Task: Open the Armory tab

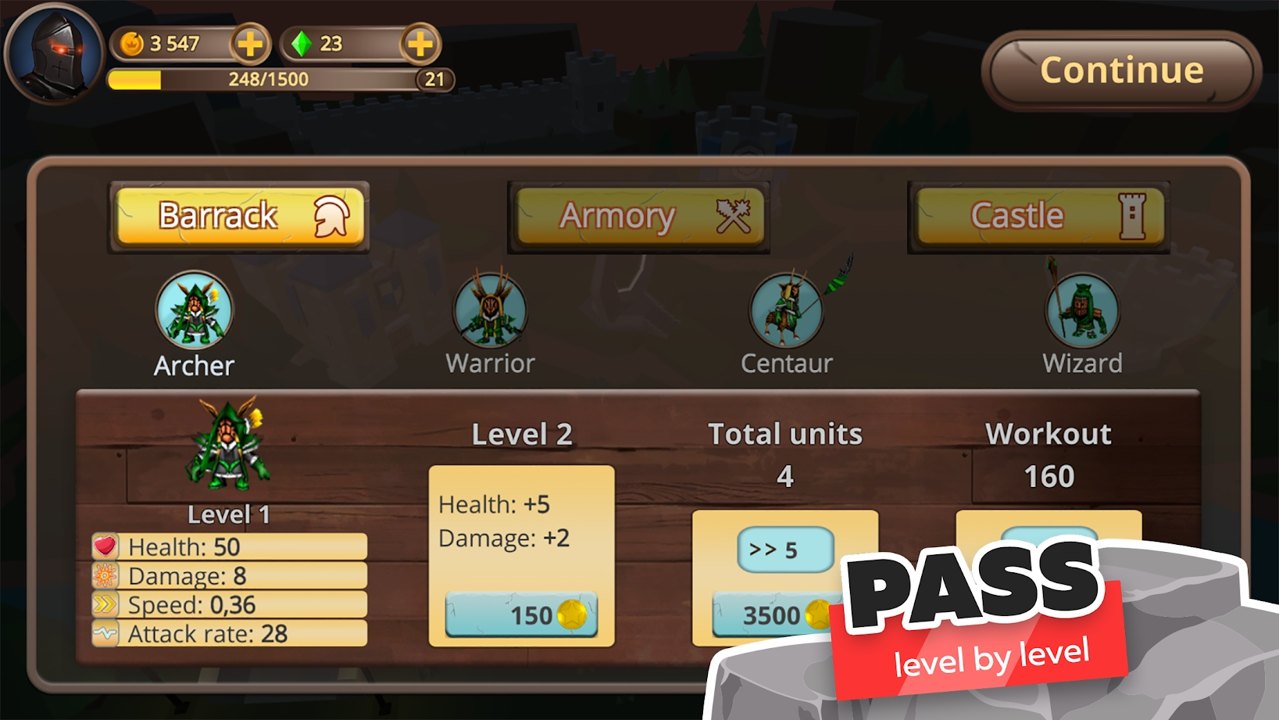Action: point(639,216)
